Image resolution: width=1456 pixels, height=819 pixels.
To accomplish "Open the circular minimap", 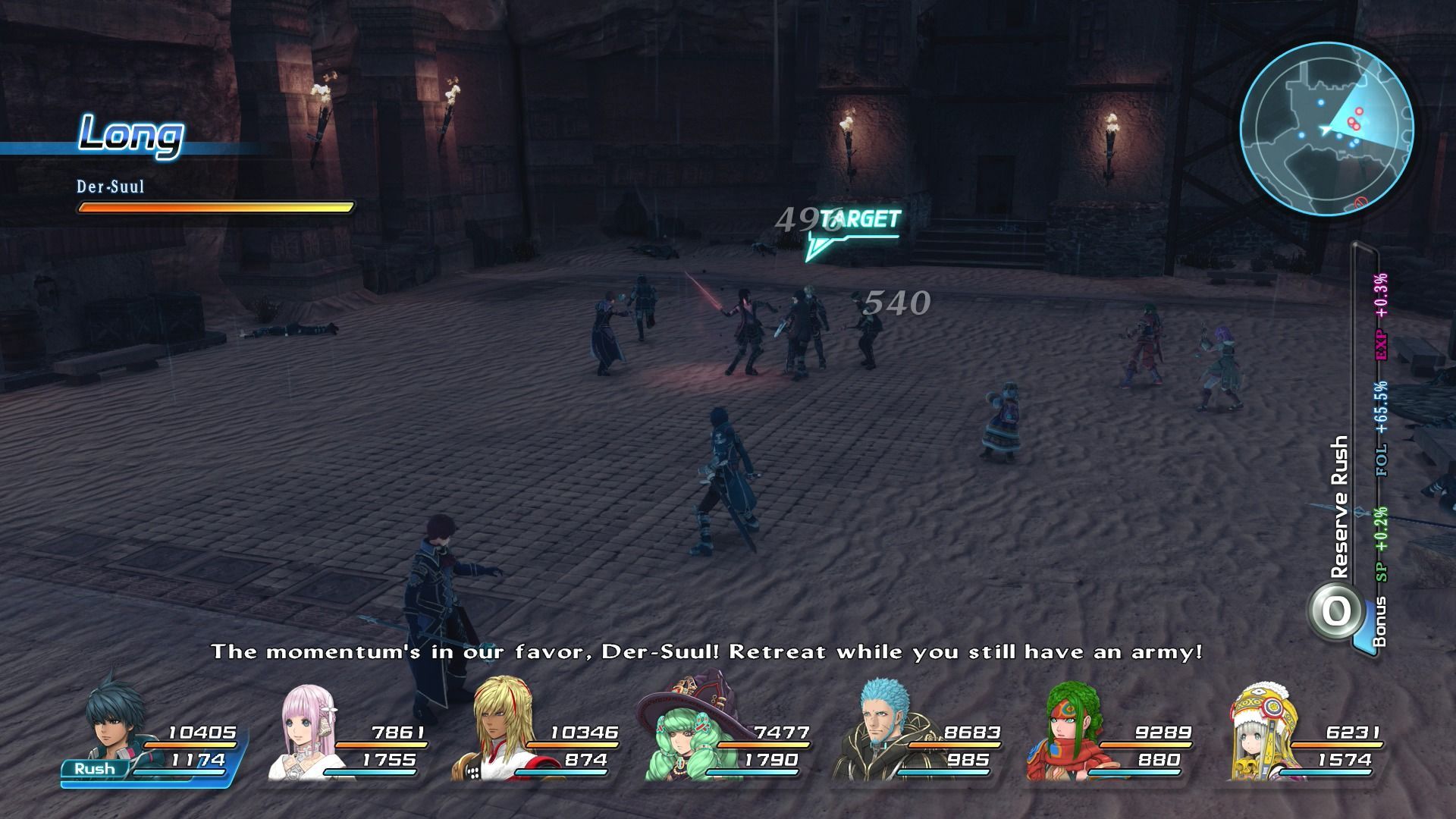I will point(1326,127).
